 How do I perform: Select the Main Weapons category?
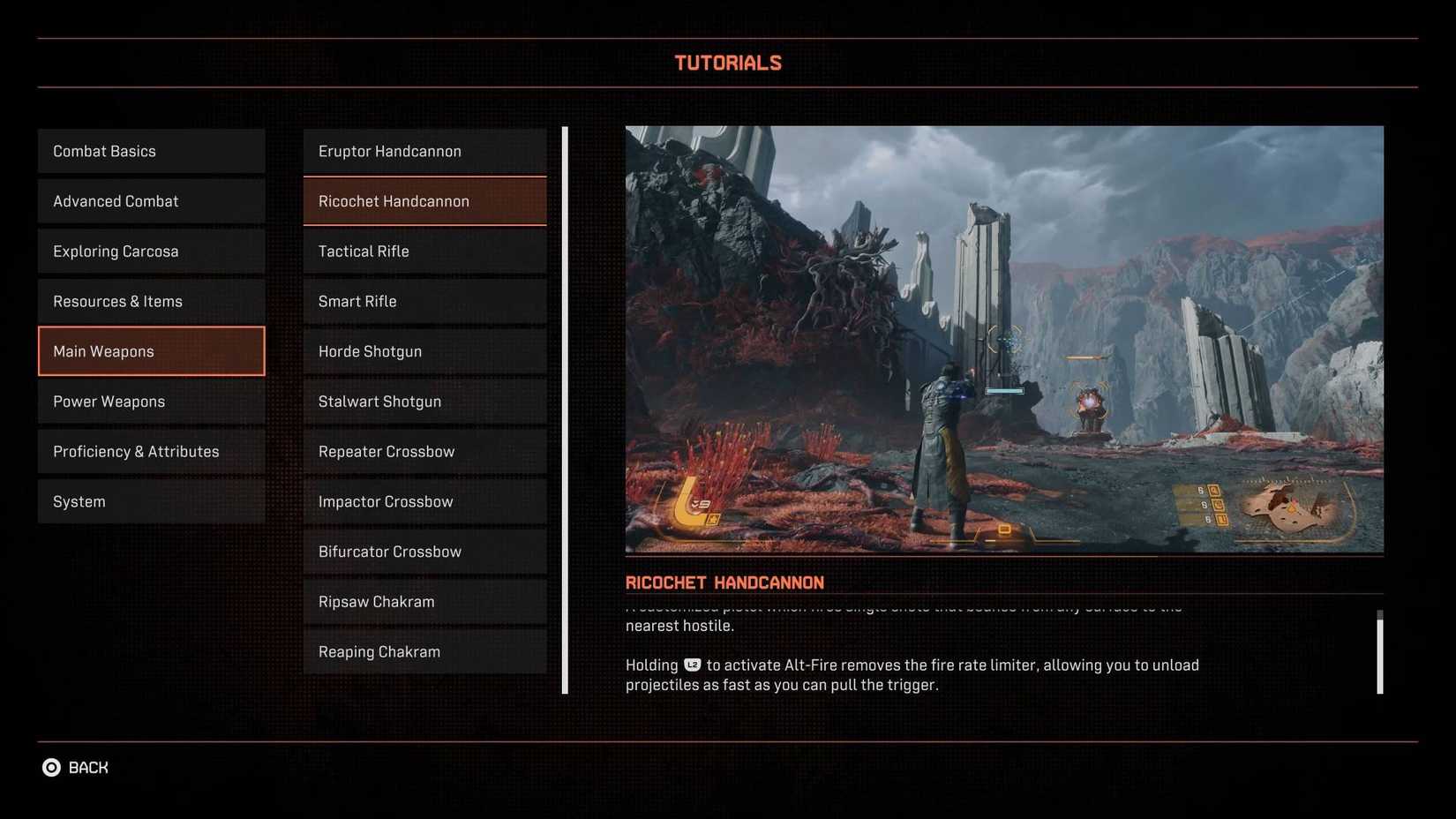point(150,350)
